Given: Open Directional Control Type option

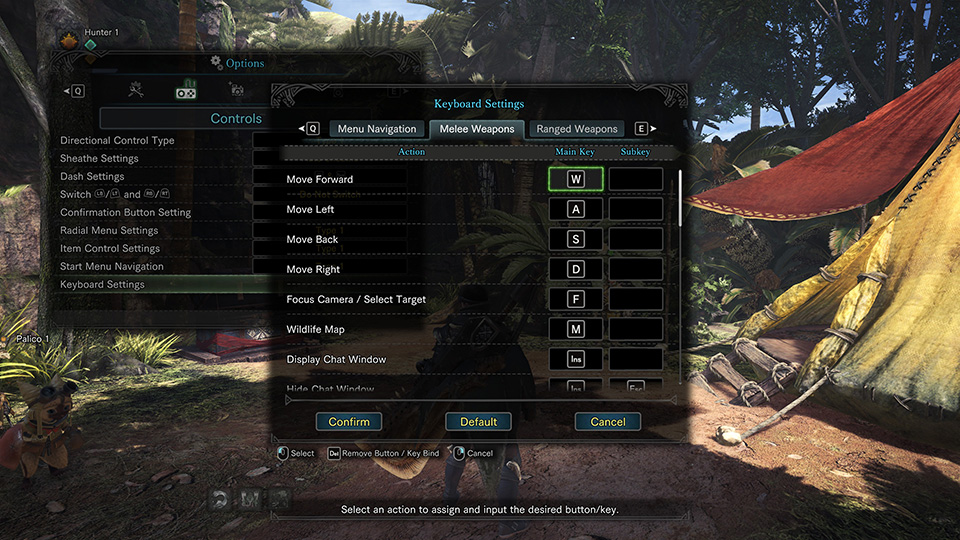Looking at the screenshot, I should click(117, 141).
